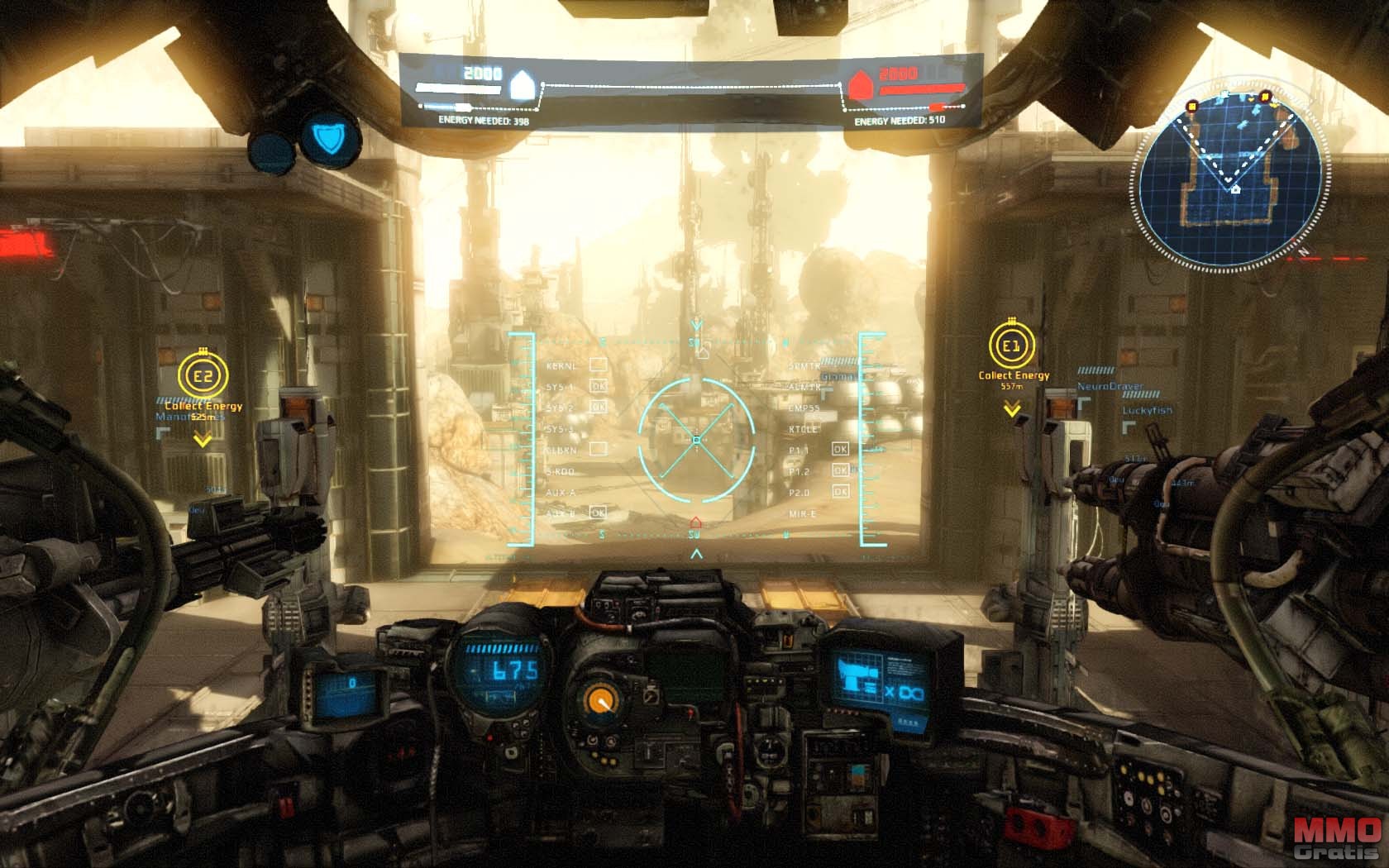Select the Luckyfish player name tag
This screenshot has width=1389, height=868.
pos(1147,410)
